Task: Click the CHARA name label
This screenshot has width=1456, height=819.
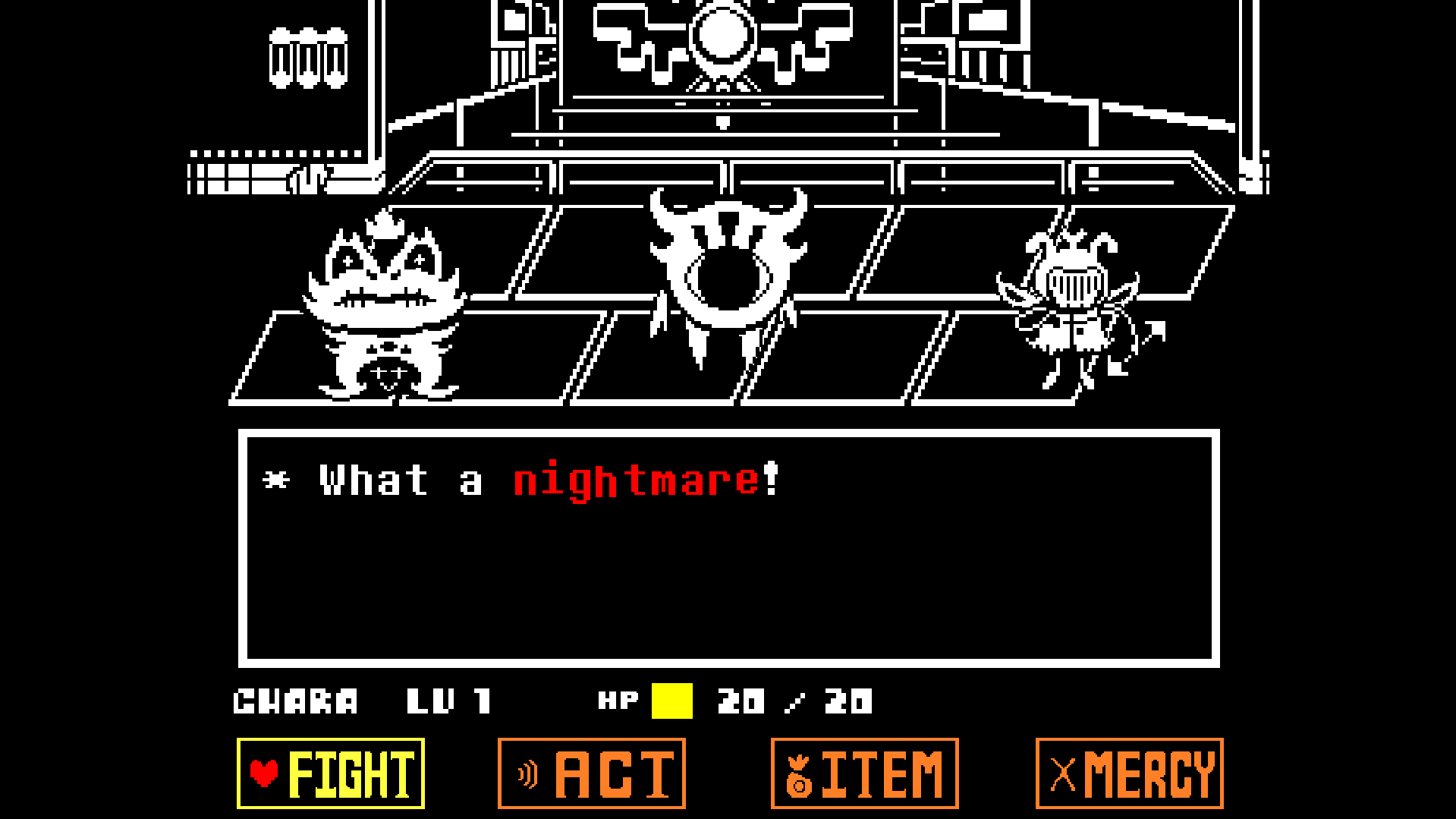Action: tap(296, 701)
